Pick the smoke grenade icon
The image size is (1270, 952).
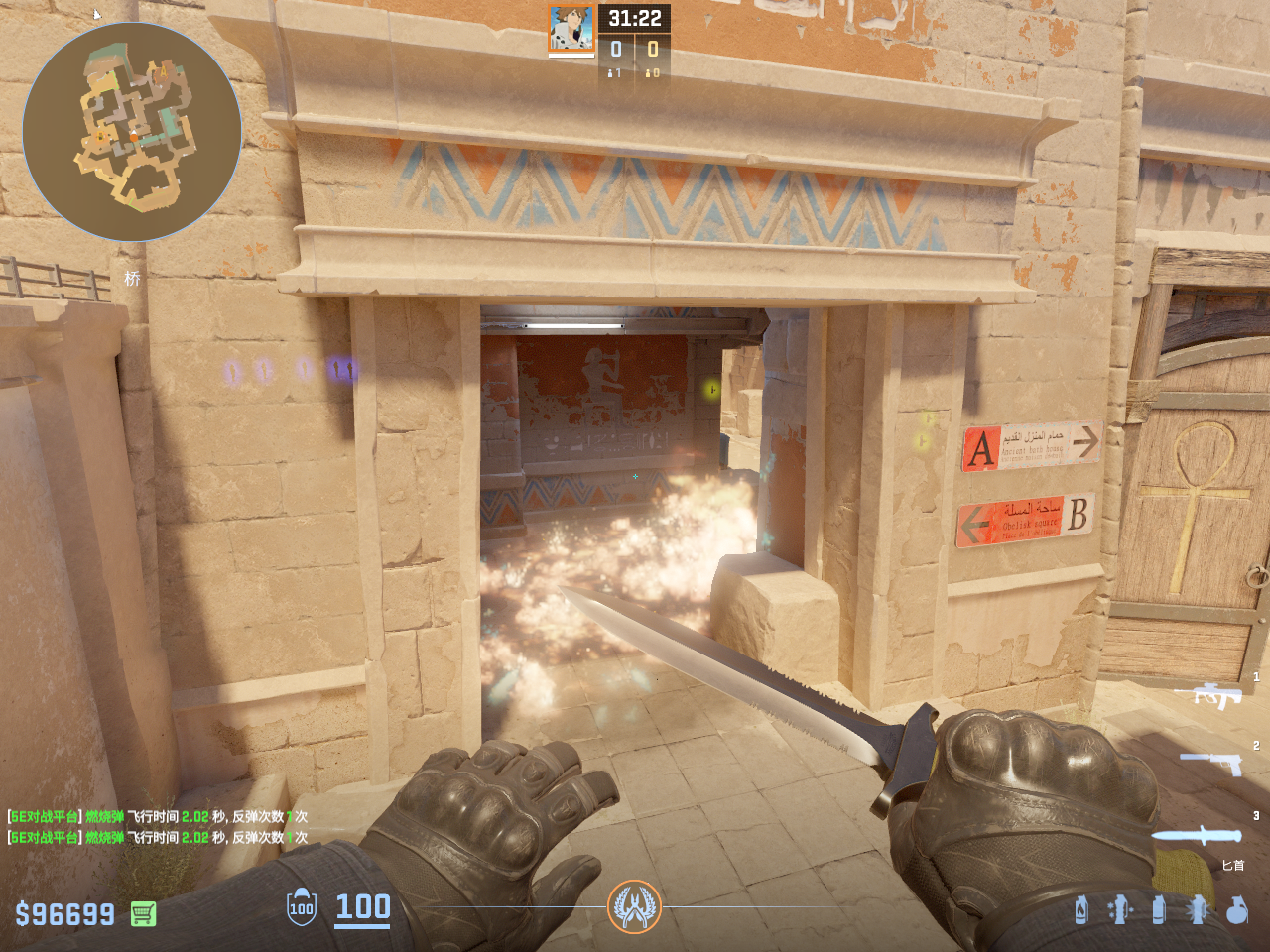[x=1159, y=909]
